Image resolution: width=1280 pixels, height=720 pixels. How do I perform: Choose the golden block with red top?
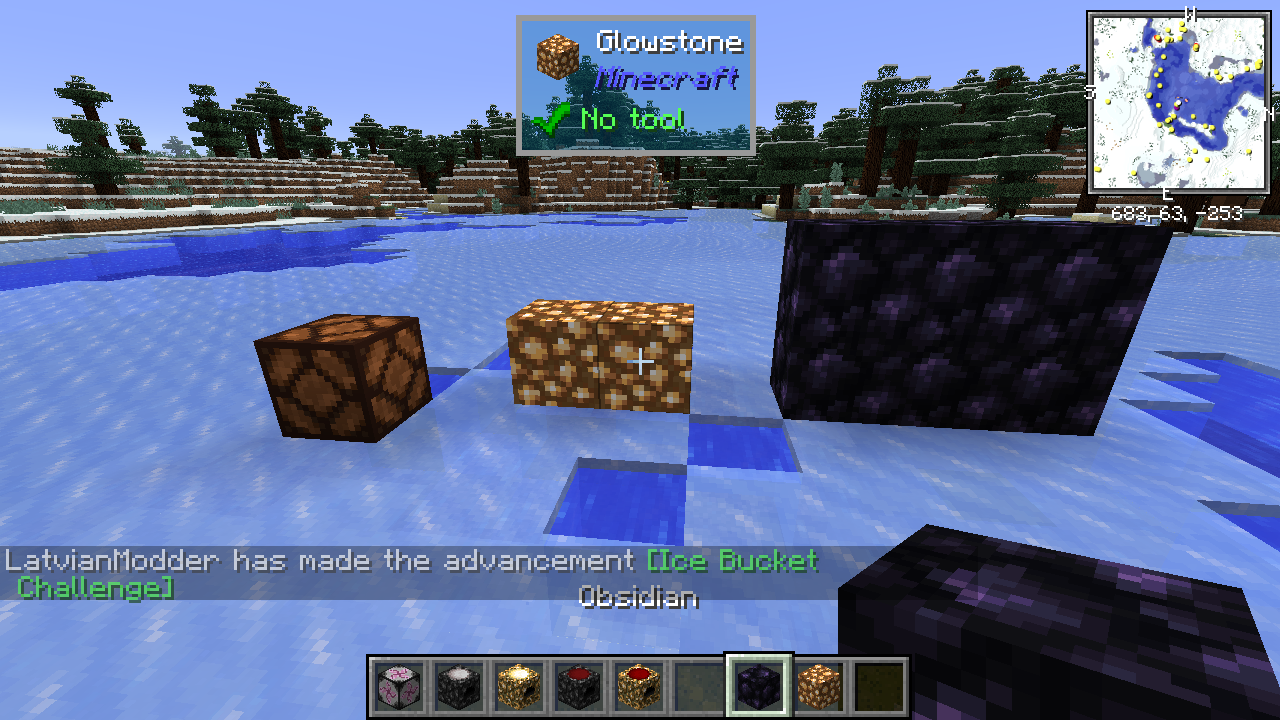pos(639,687)
